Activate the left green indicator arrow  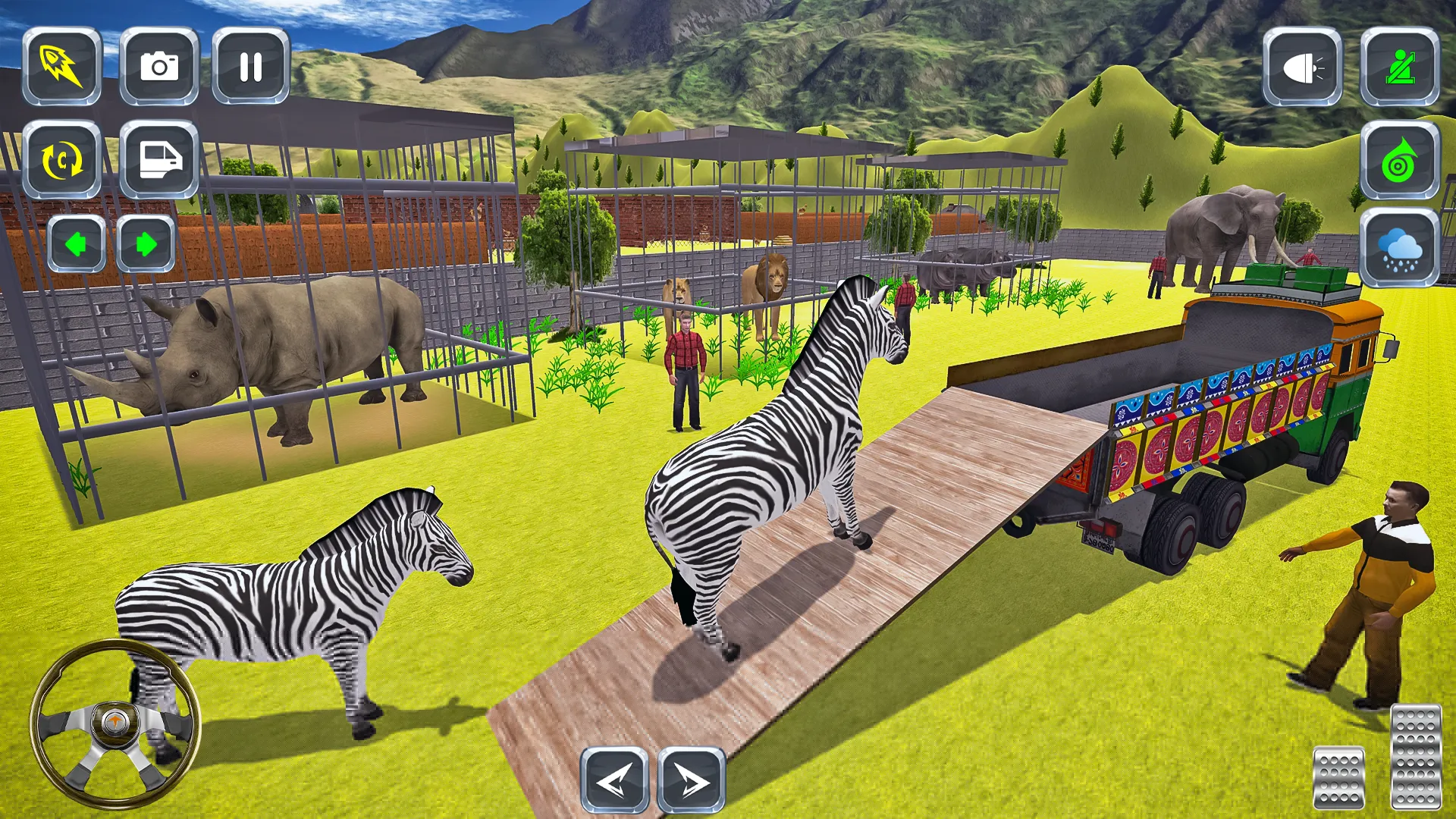[x=76, y=244]
